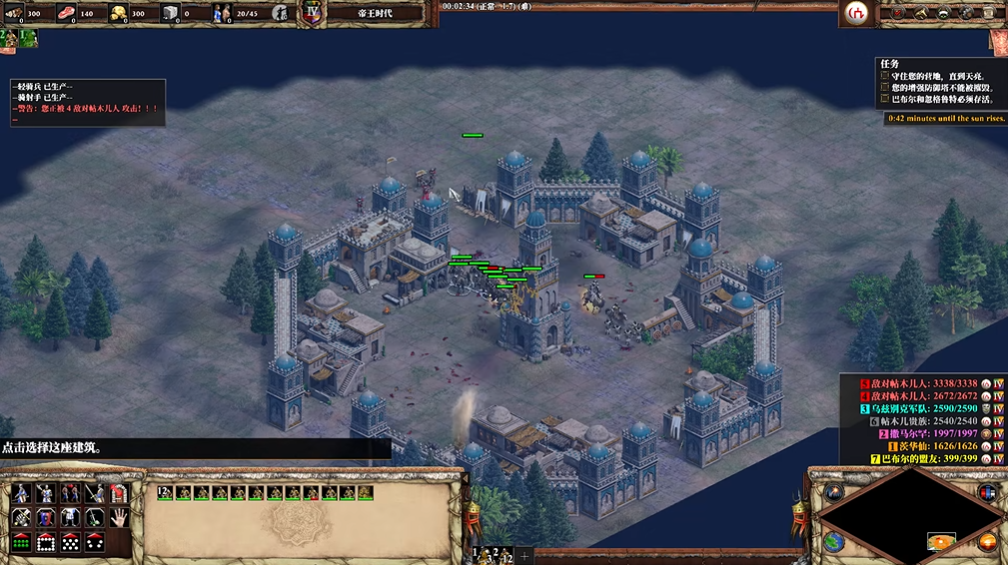
Task: Choose the green-dot line formation button
Action: pos(21,542)
